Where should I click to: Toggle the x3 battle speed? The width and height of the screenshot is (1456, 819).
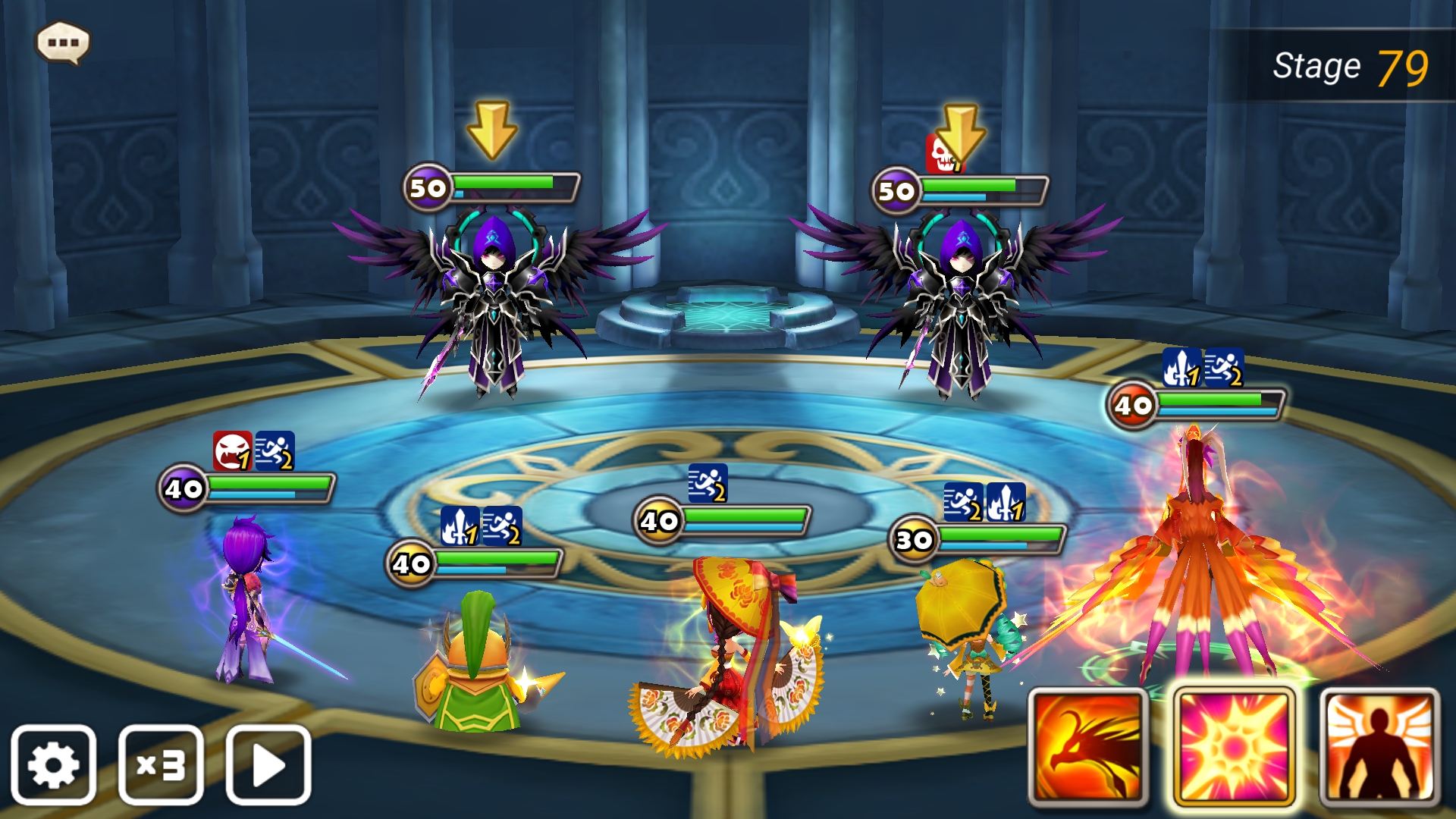(161, 764)
